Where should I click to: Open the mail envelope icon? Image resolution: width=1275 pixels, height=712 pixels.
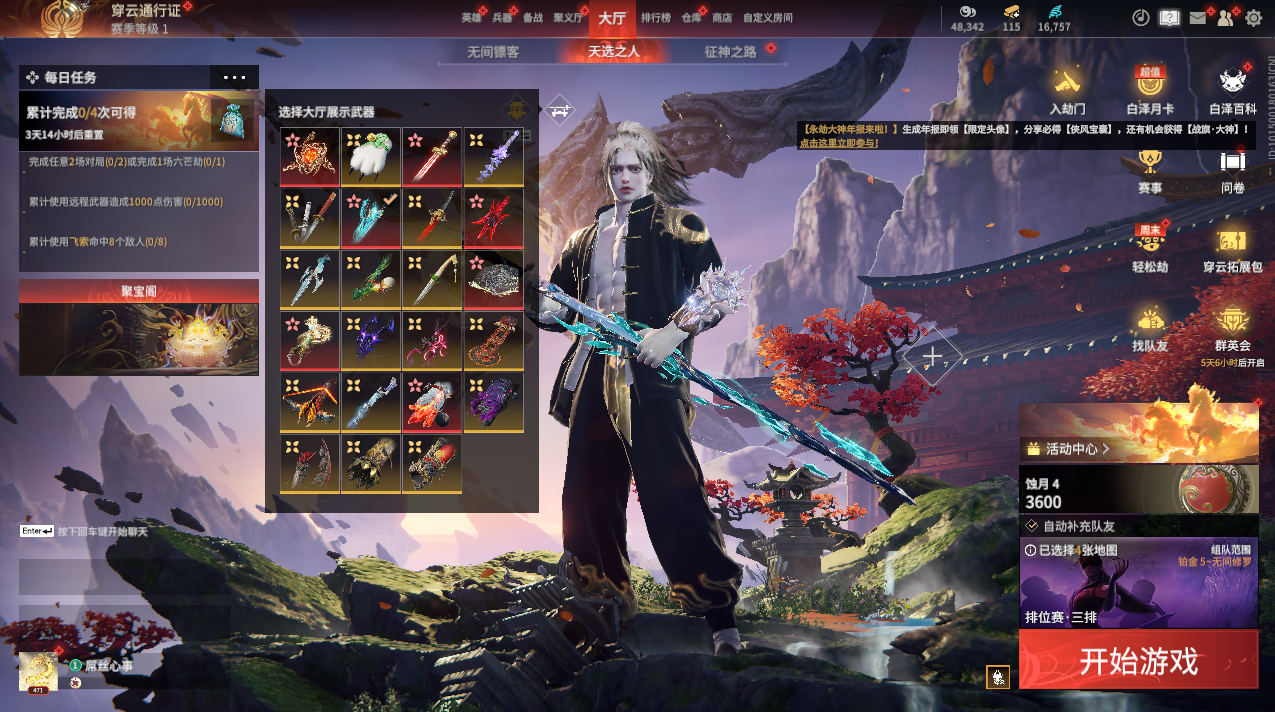click(1198, 18)
